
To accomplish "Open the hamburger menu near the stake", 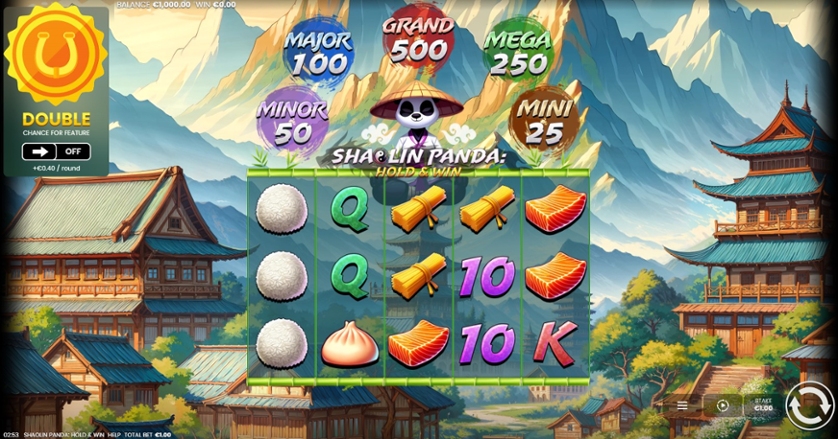I will pyautogui.click(x=682, y=406).
